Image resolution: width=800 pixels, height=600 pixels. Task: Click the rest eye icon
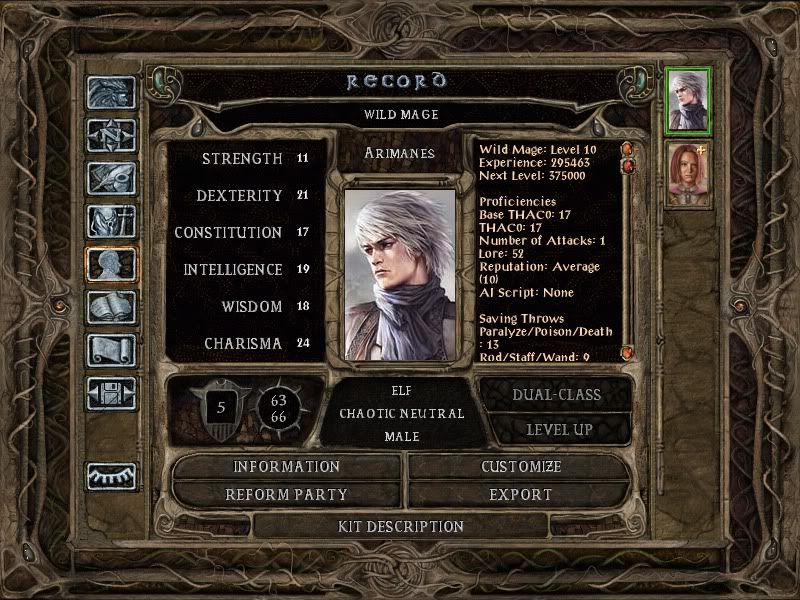(x=111, y=477)
